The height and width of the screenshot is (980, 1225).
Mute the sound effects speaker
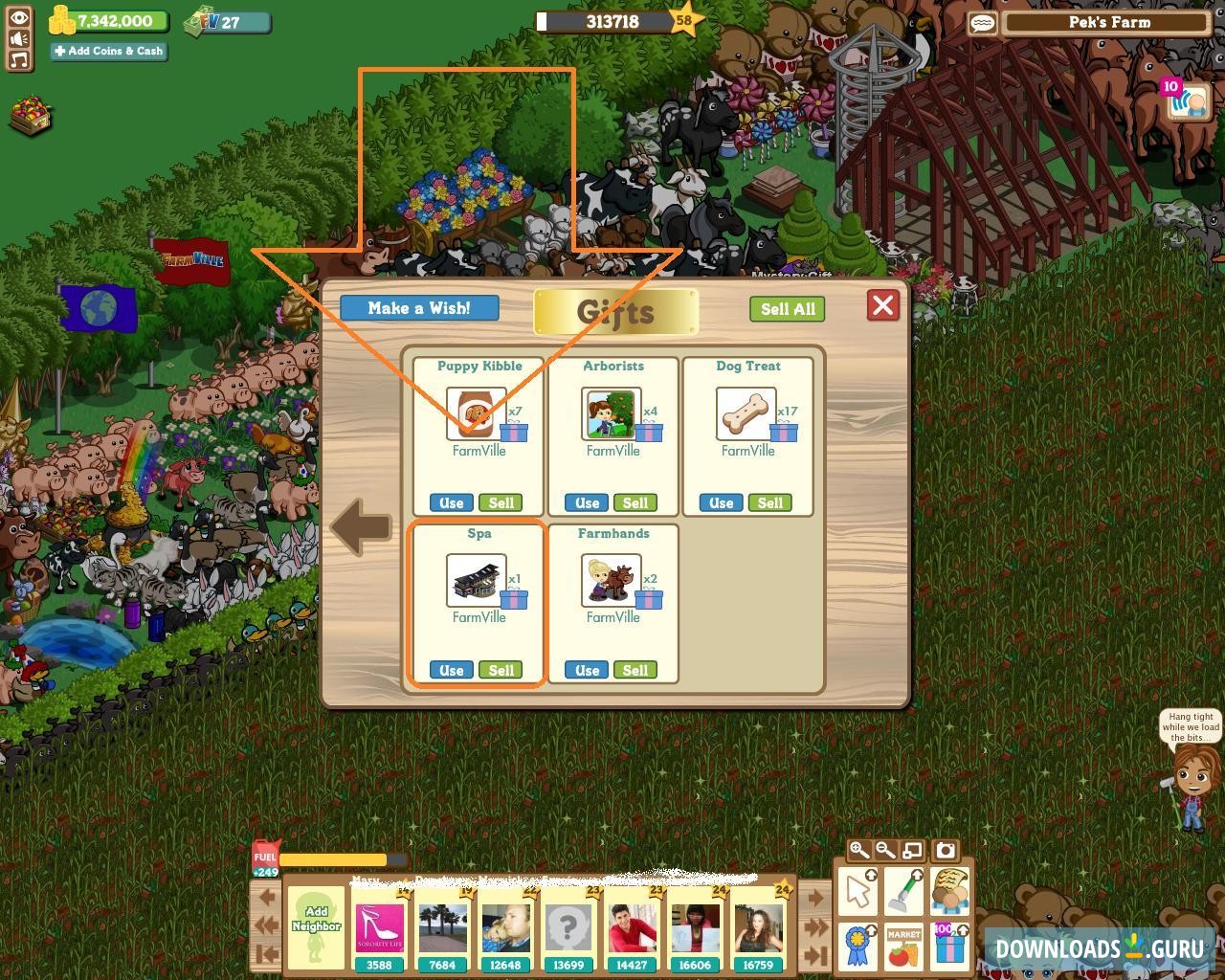click(x=19, y=39)
